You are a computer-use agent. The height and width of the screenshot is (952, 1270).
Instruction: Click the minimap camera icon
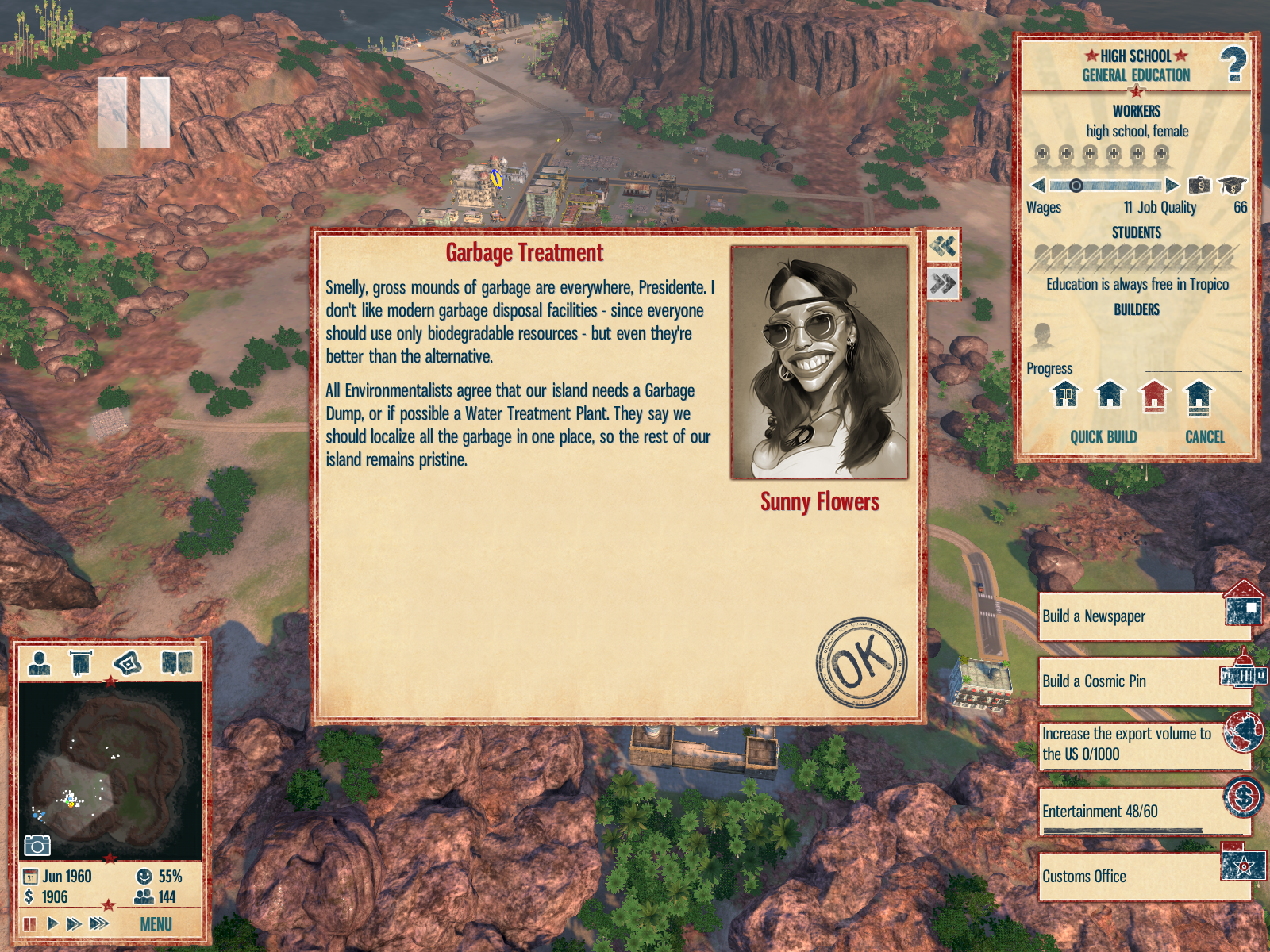[37, 846]
